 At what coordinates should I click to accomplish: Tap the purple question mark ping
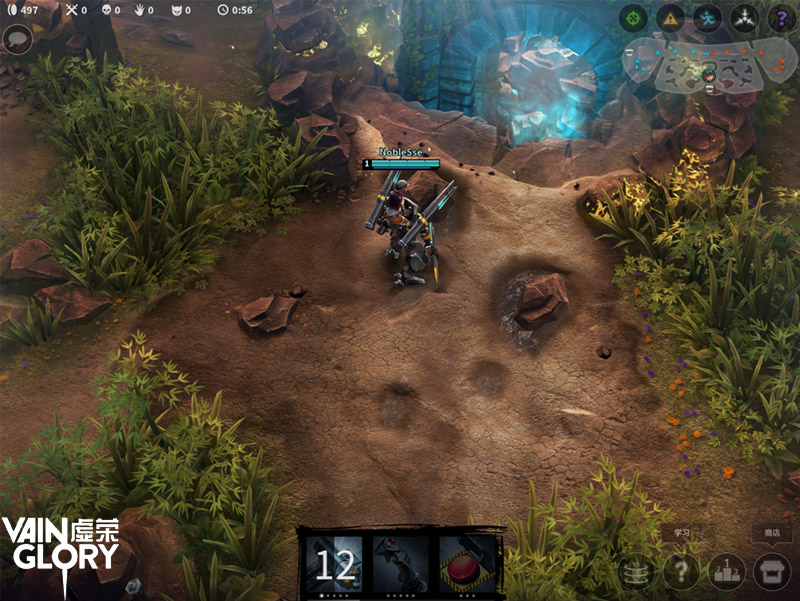click(781, 18)
